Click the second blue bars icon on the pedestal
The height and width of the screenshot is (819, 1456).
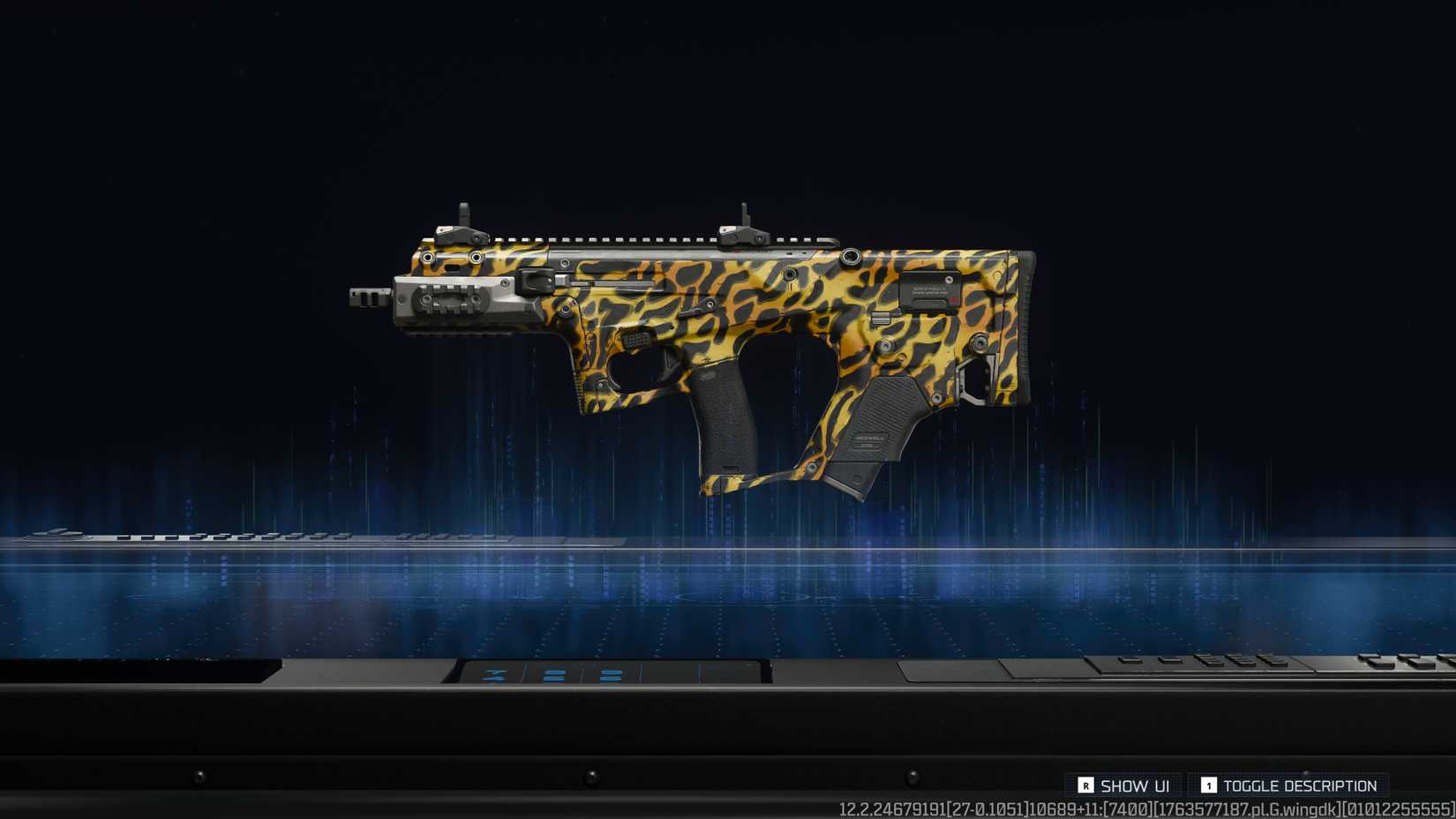tap(611, 675)
